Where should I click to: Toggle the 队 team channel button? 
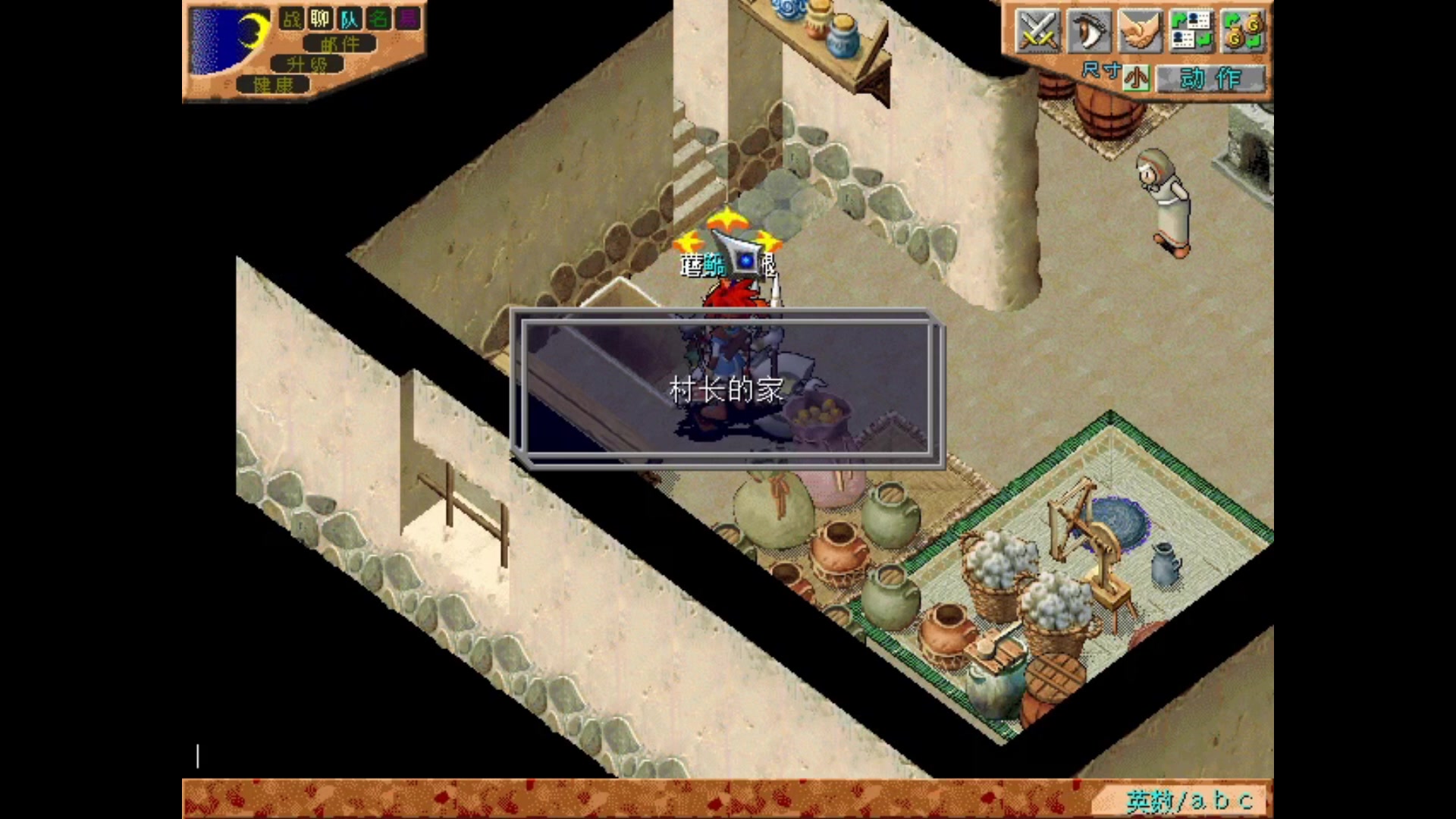pyautogui.click(x=350, y=18)
